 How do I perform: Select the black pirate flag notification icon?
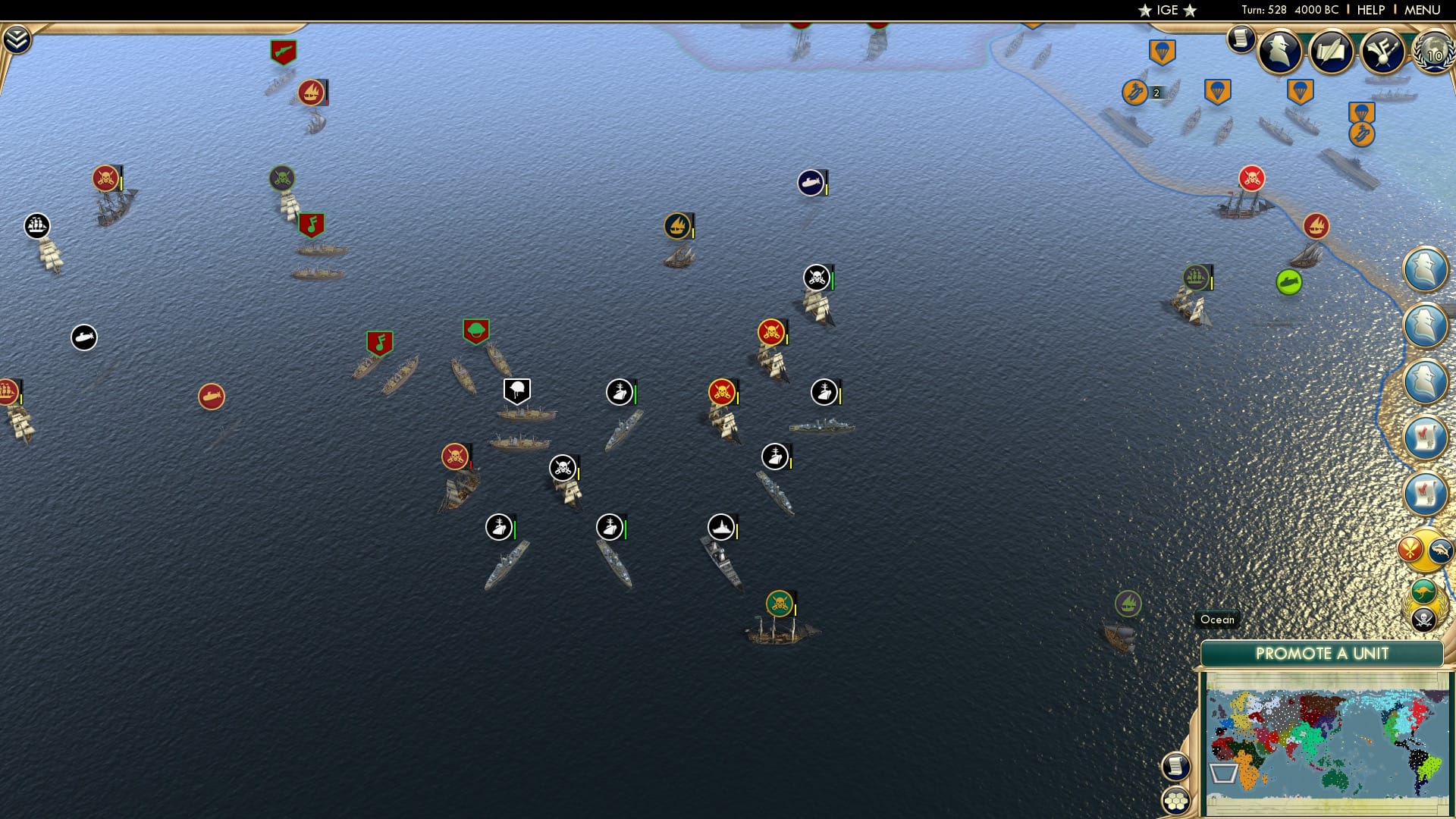[x=1423, y=620]
